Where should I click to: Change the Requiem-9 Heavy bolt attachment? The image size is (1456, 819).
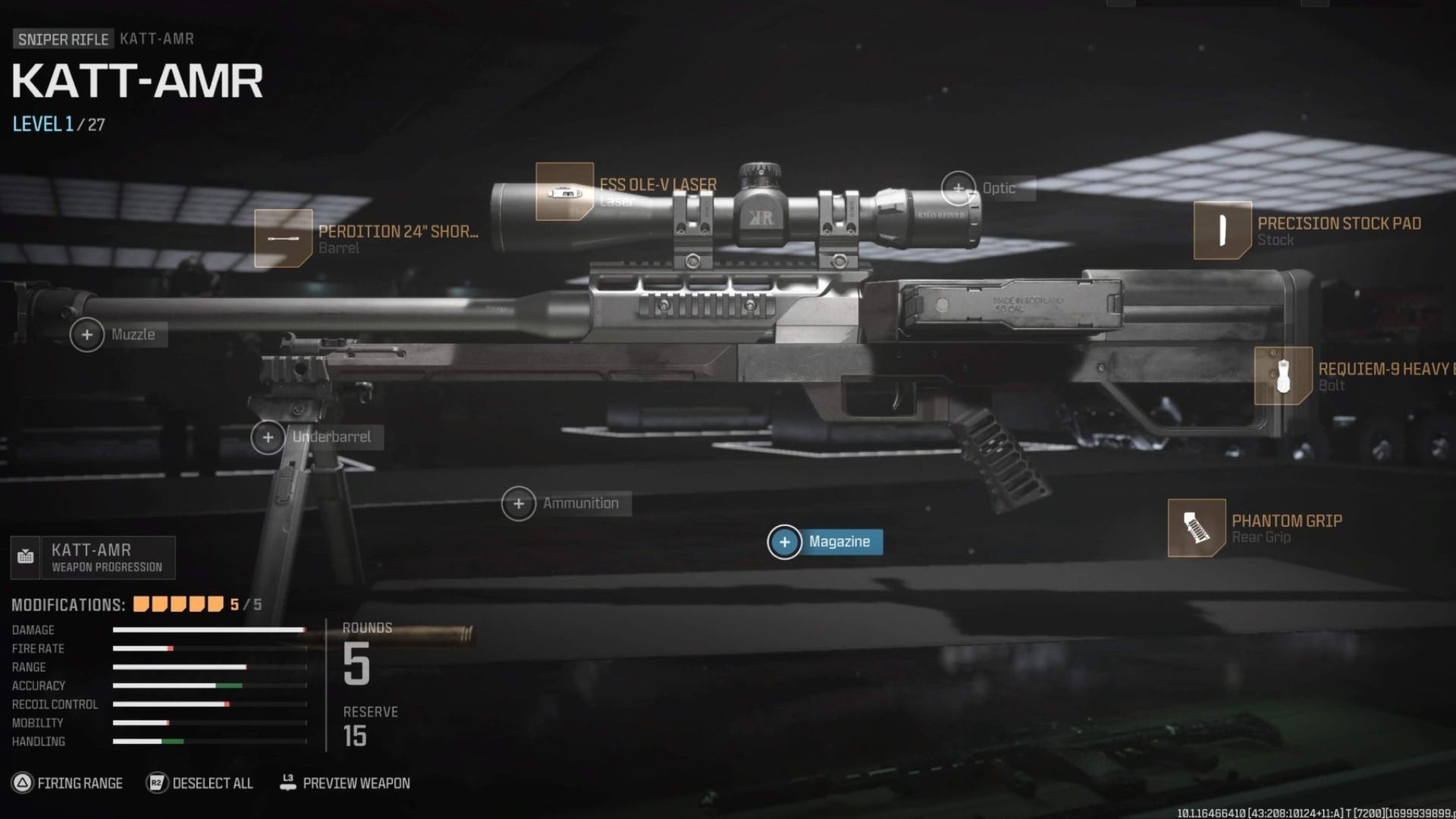pyautogui.click(x=1283, y=376)
